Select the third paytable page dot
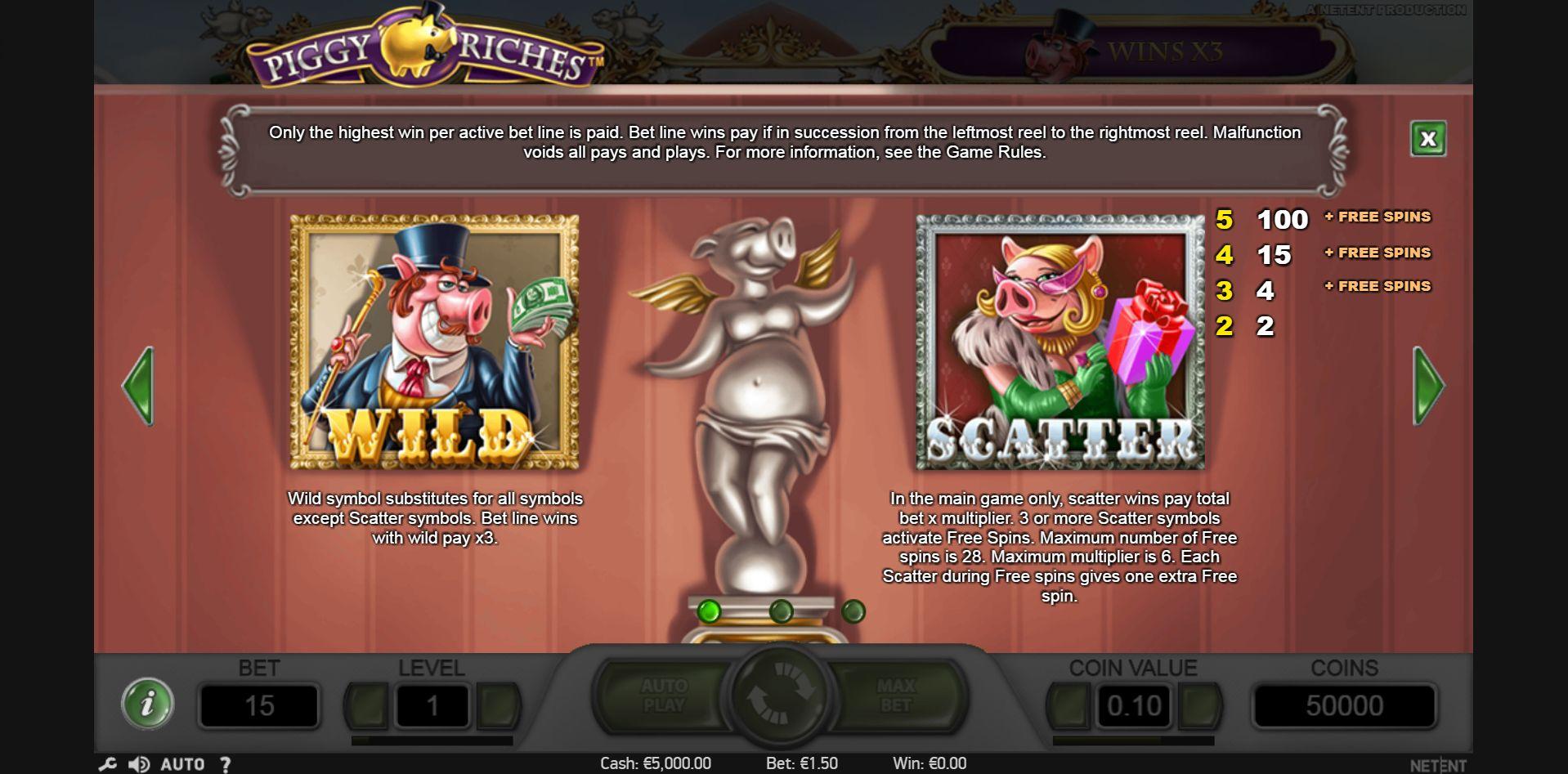Viewport: 1568px width, 774px height. 853,611
